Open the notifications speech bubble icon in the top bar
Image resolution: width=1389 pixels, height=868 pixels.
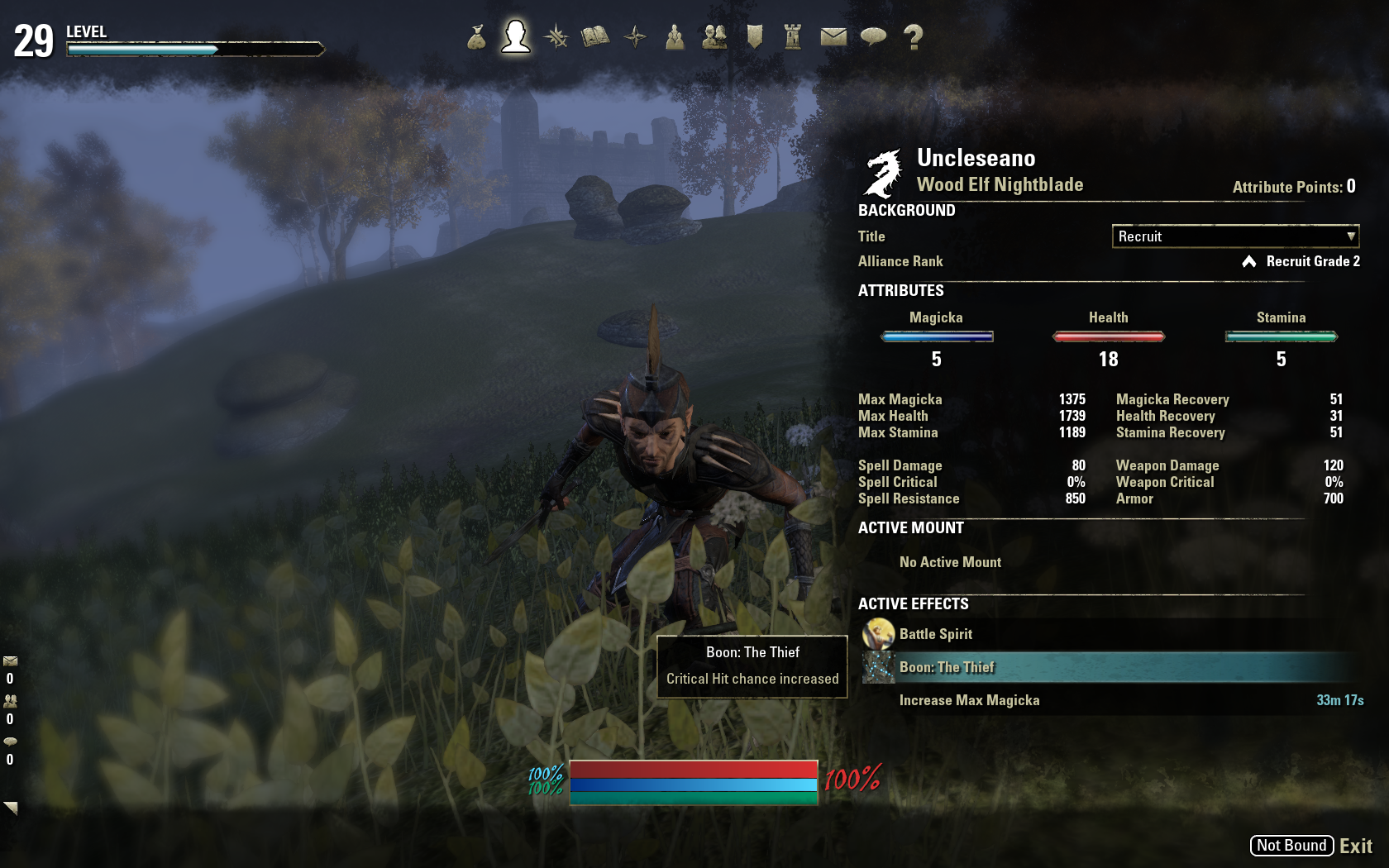pos(873,37)
